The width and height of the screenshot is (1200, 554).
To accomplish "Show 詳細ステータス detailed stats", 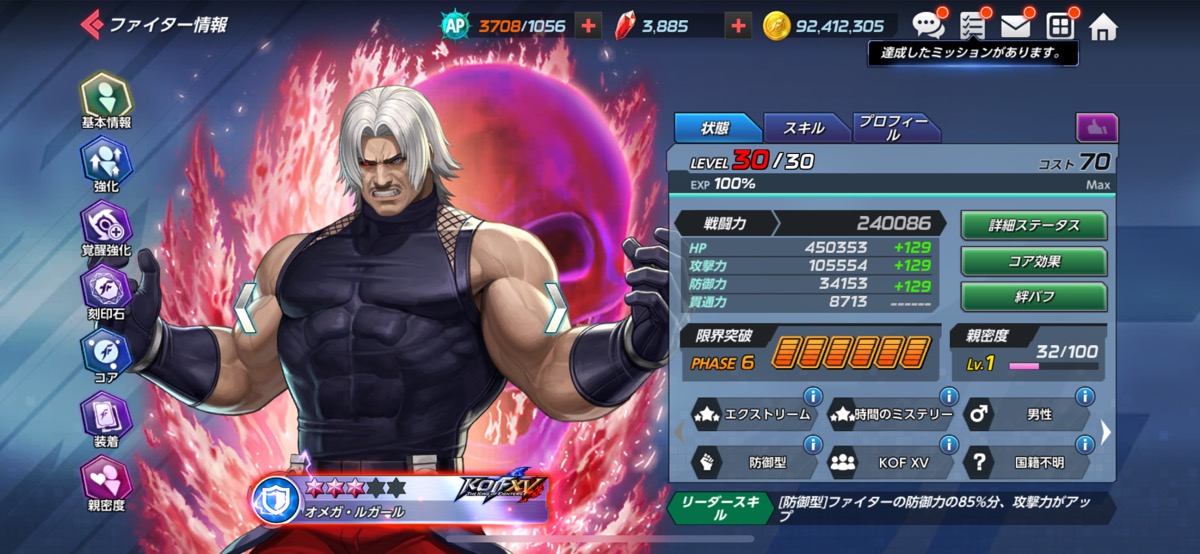I will pyautogui.click(x=1034, y=226).
